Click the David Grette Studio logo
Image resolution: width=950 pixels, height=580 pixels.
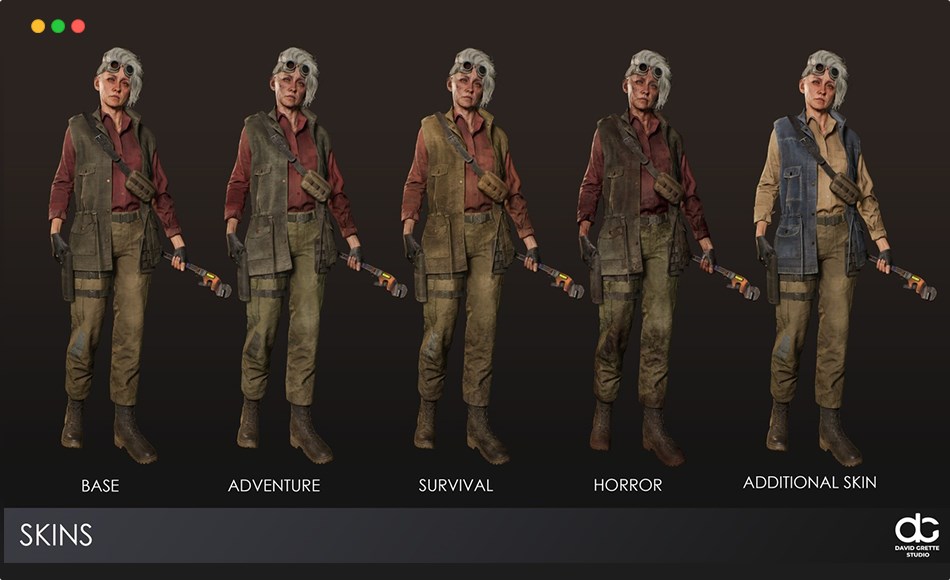coord(916,535)
